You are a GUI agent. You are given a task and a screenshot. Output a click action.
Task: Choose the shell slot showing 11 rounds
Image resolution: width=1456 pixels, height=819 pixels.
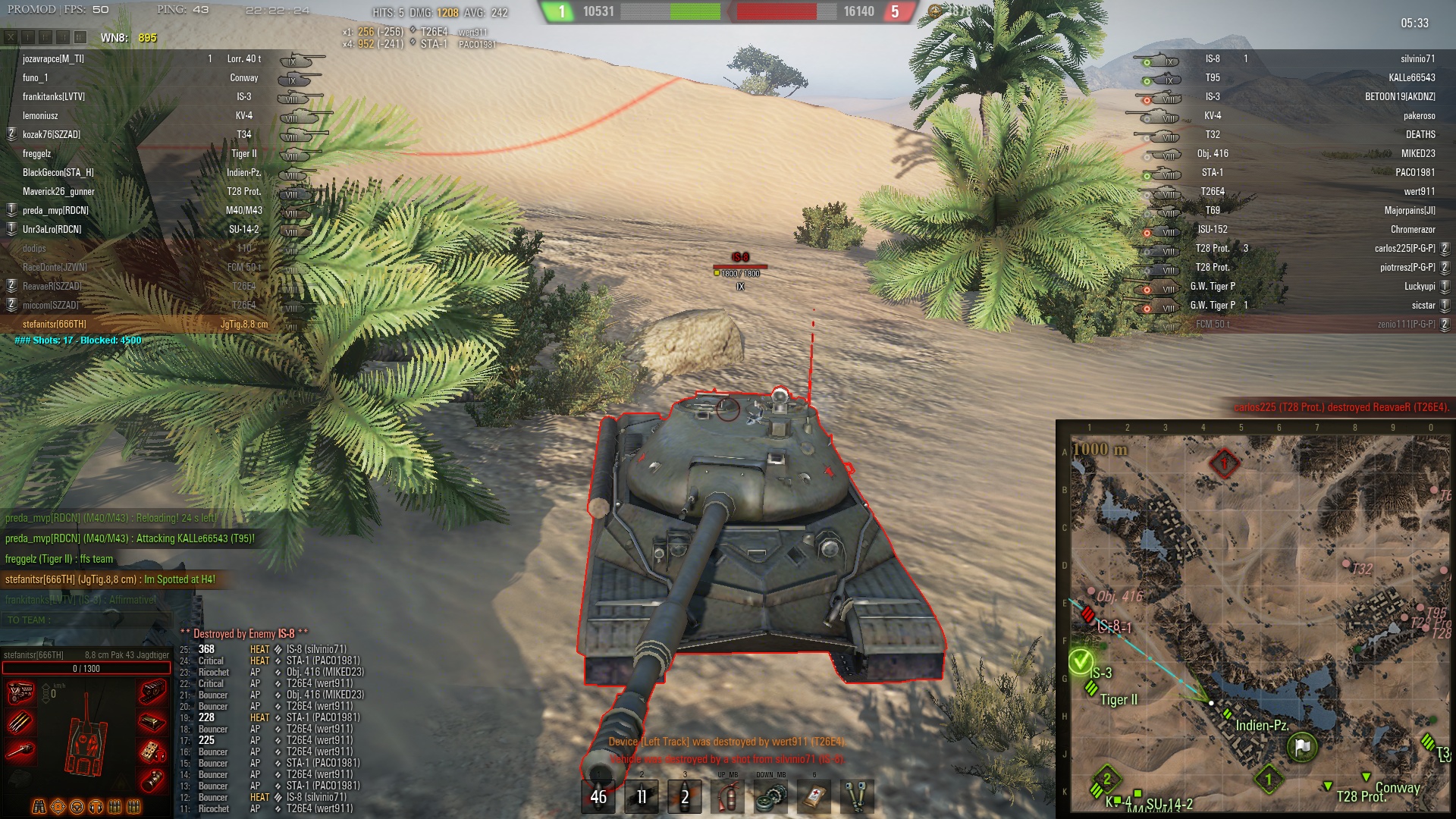[x=642, y=796]
